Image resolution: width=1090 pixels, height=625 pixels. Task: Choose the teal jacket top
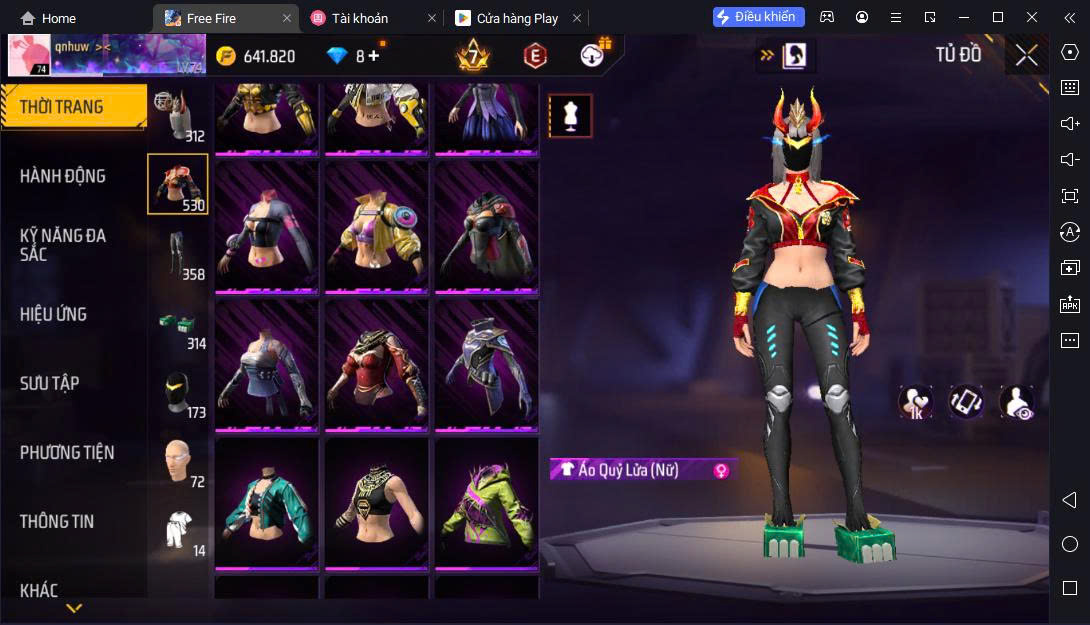pos(267,502)
